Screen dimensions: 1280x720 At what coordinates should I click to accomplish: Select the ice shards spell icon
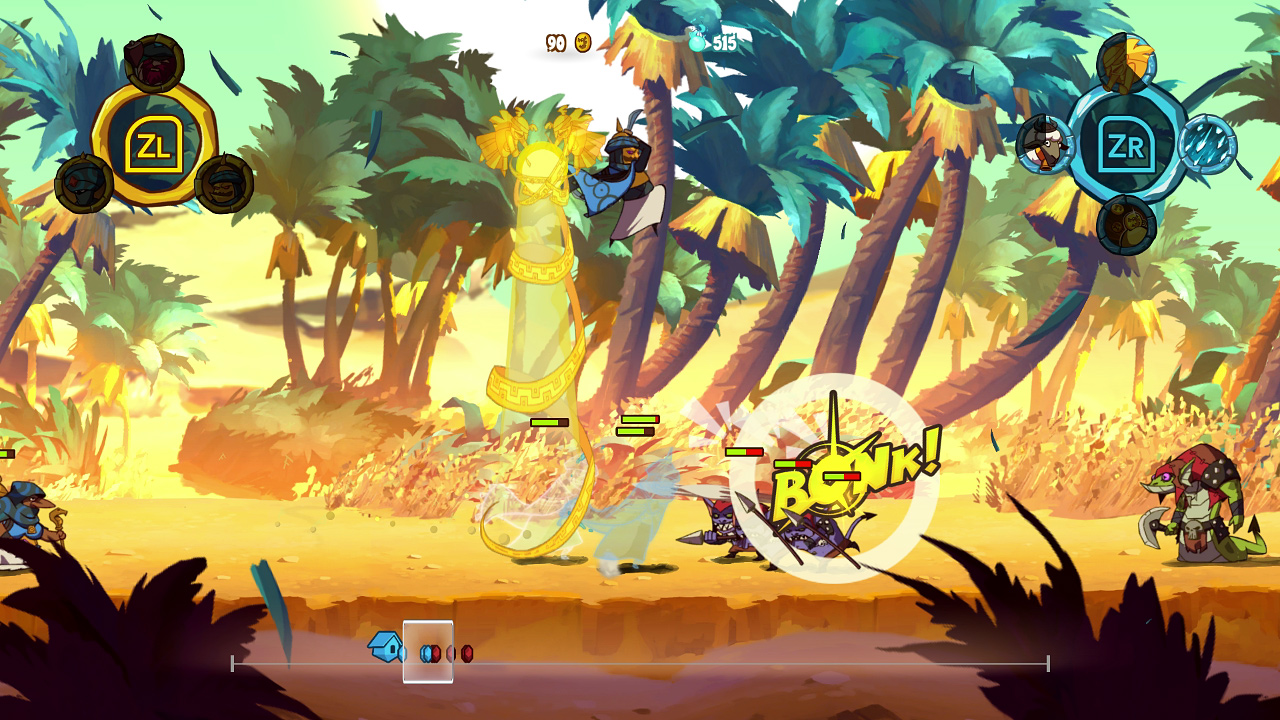pos(1208,142)
